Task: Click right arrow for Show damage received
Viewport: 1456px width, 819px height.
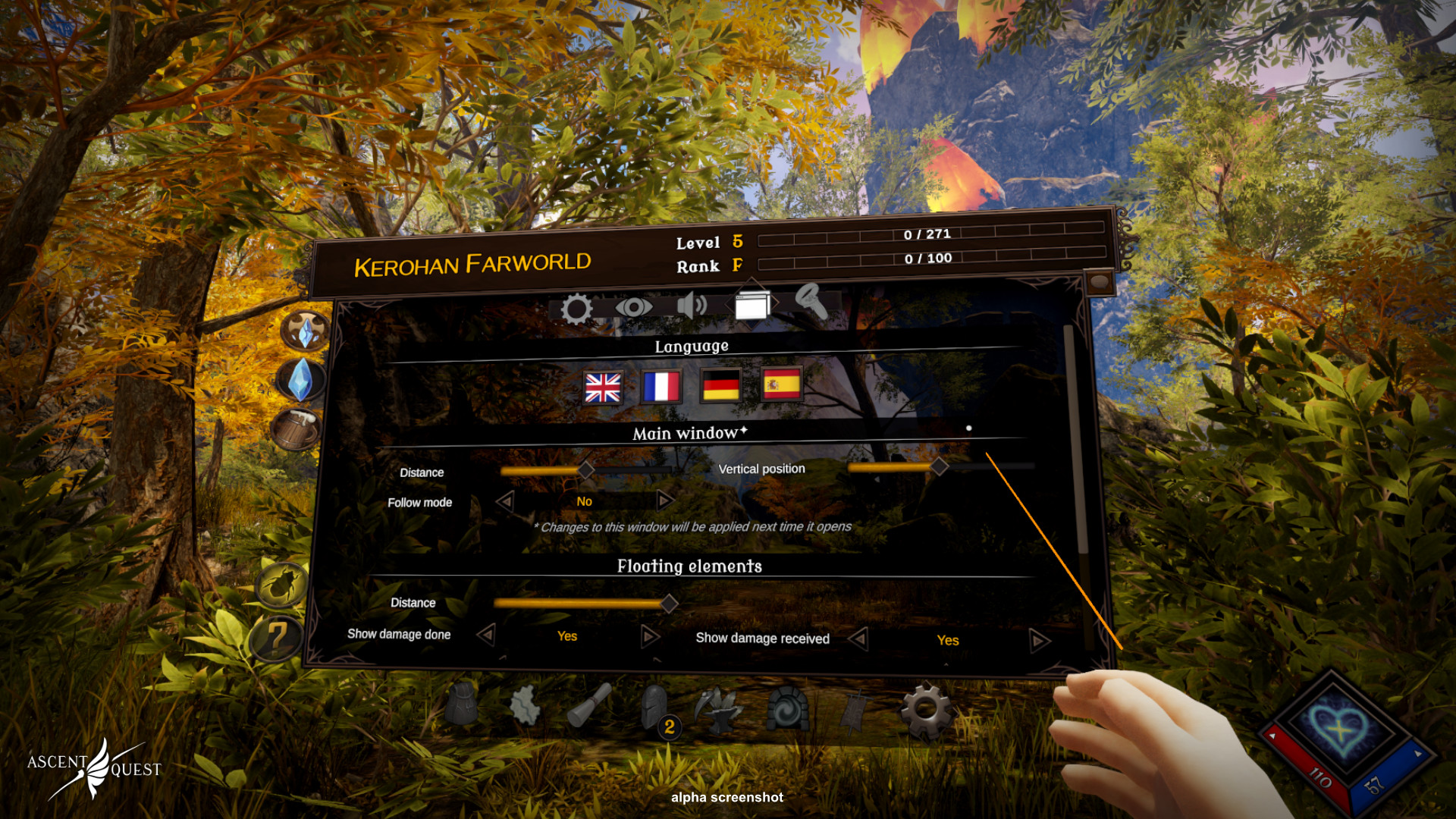Action: [1039, 642]
